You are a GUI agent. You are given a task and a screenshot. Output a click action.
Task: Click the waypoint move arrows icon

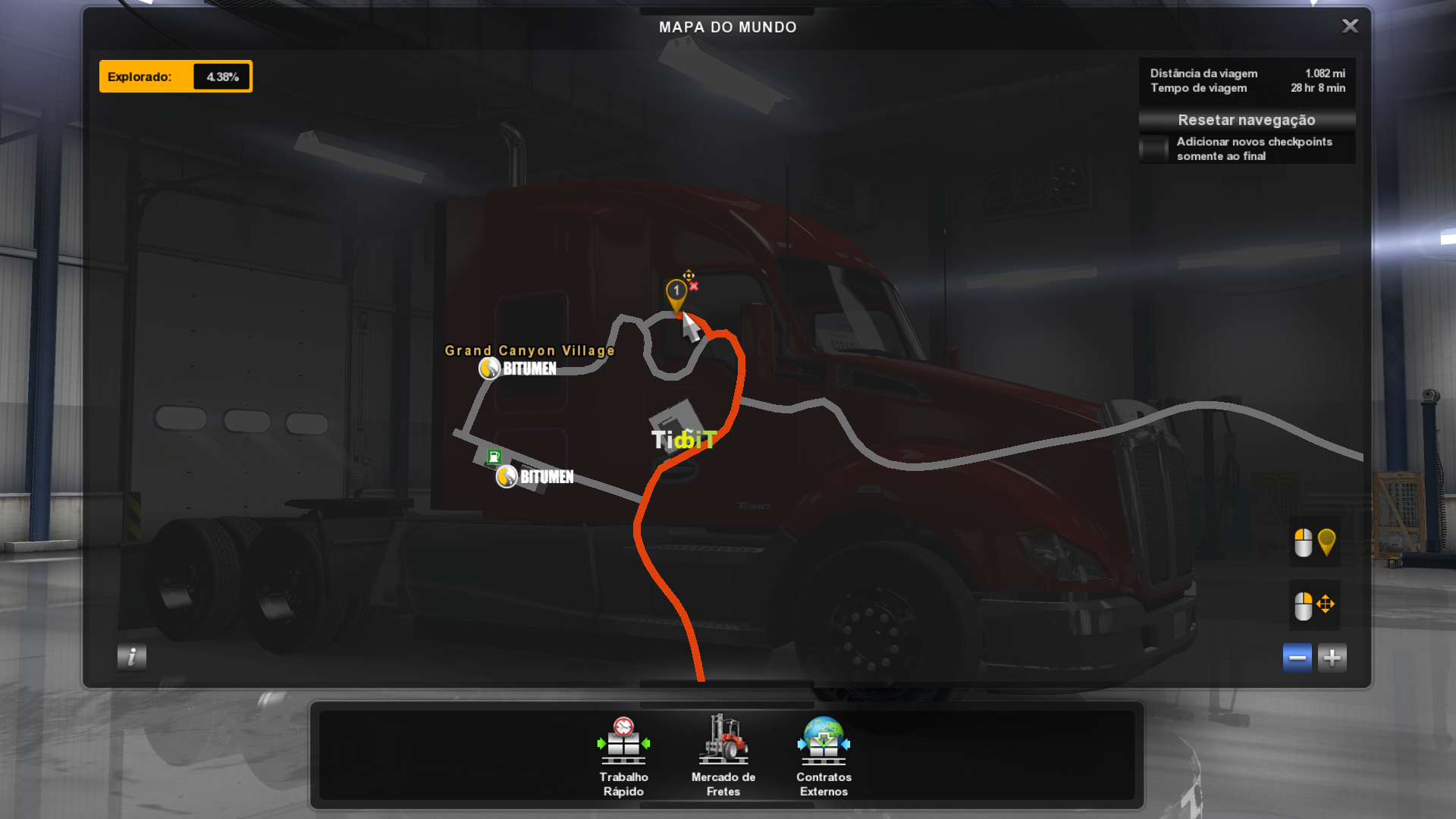(688, 275)
